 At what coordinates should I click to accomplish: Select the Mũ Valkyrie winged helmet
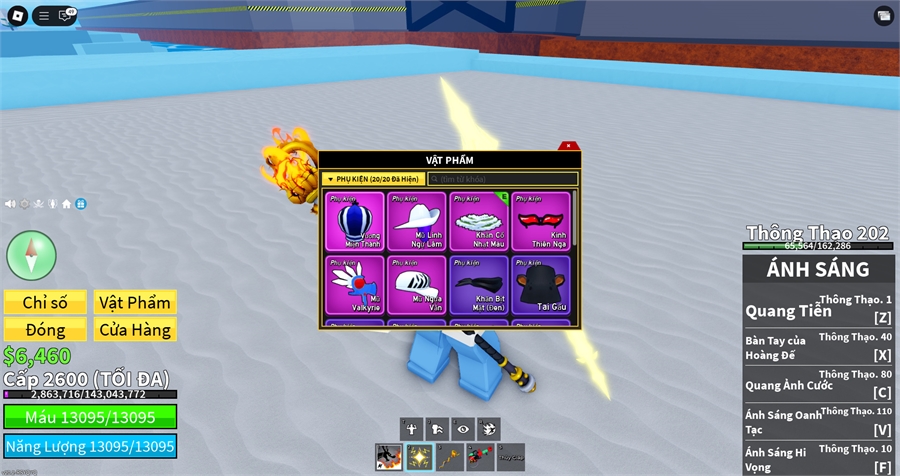click(356, 285)
